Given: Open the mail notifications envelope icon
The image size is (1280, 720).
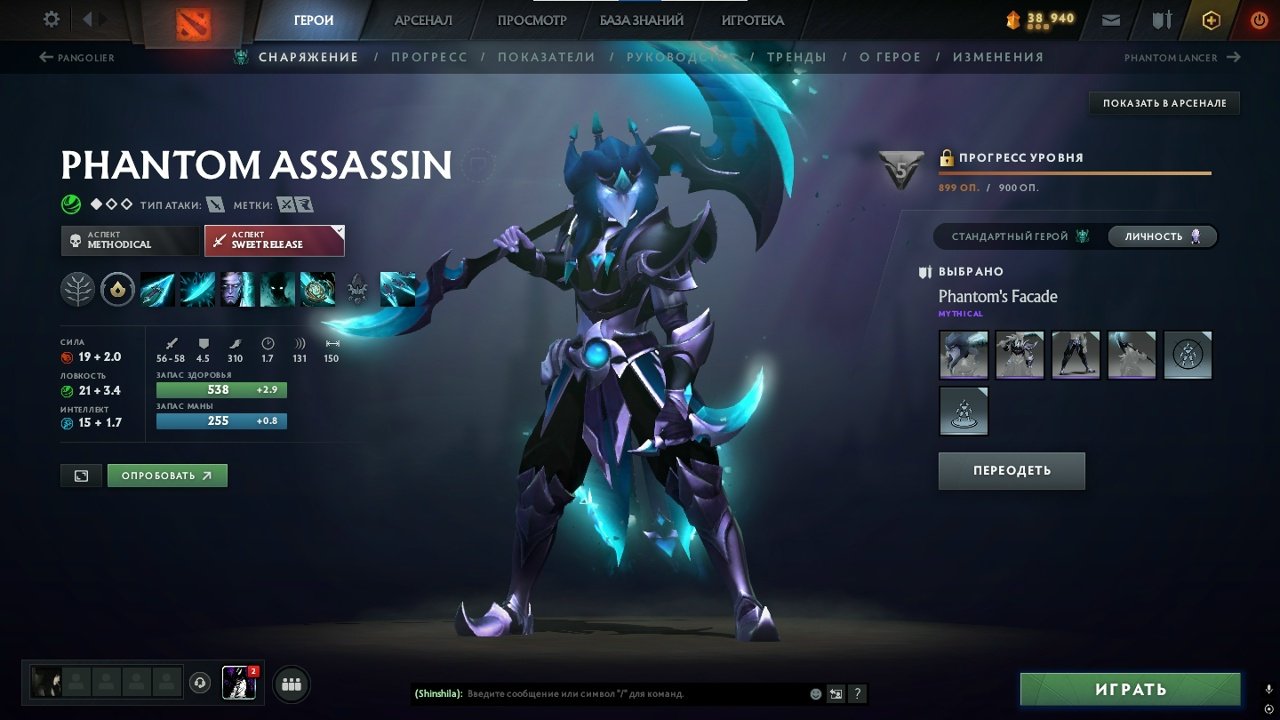Looking at the screenshot, I should (1110, 18).
